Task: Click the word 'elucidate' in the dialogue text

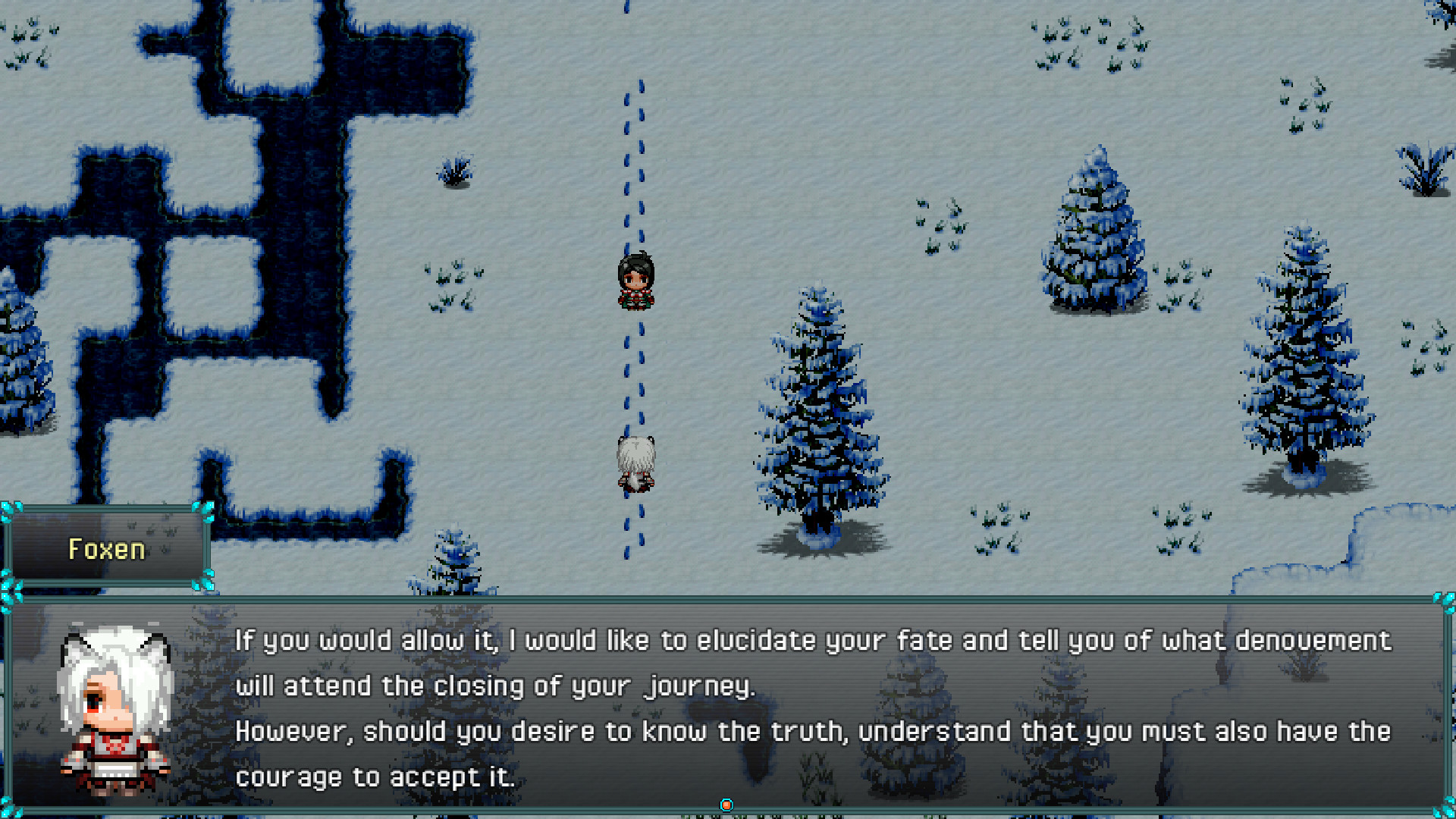Action: pos(758,641)
